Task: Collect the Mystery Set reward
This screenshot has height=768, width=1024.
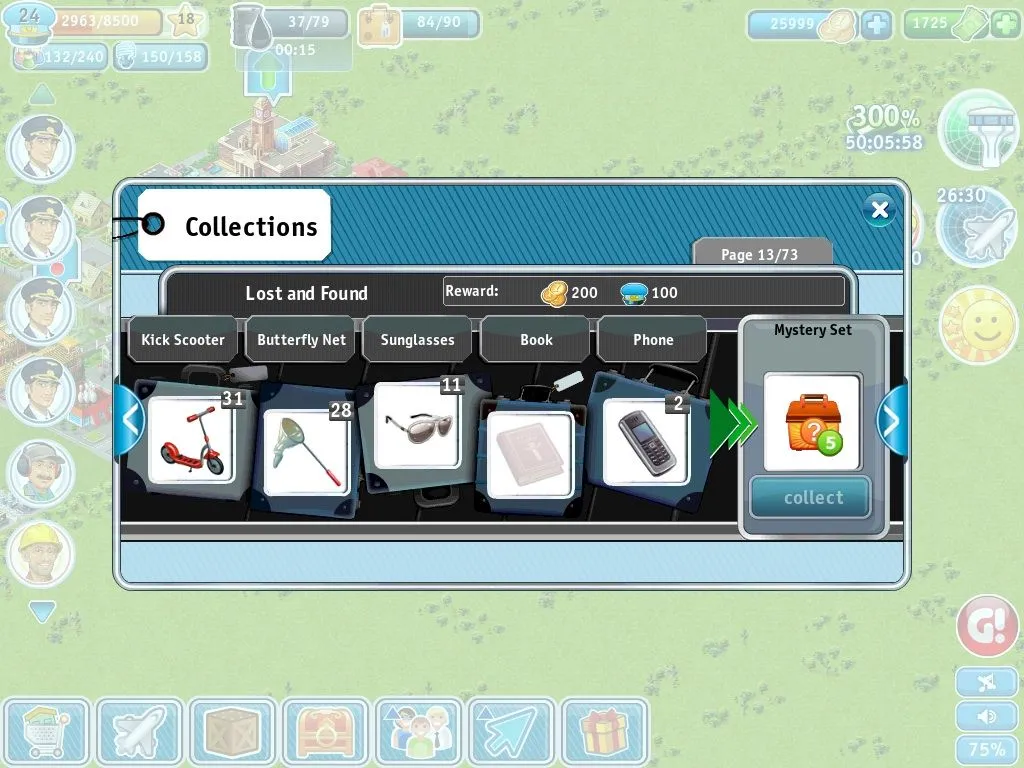Action: pos(811,498)
